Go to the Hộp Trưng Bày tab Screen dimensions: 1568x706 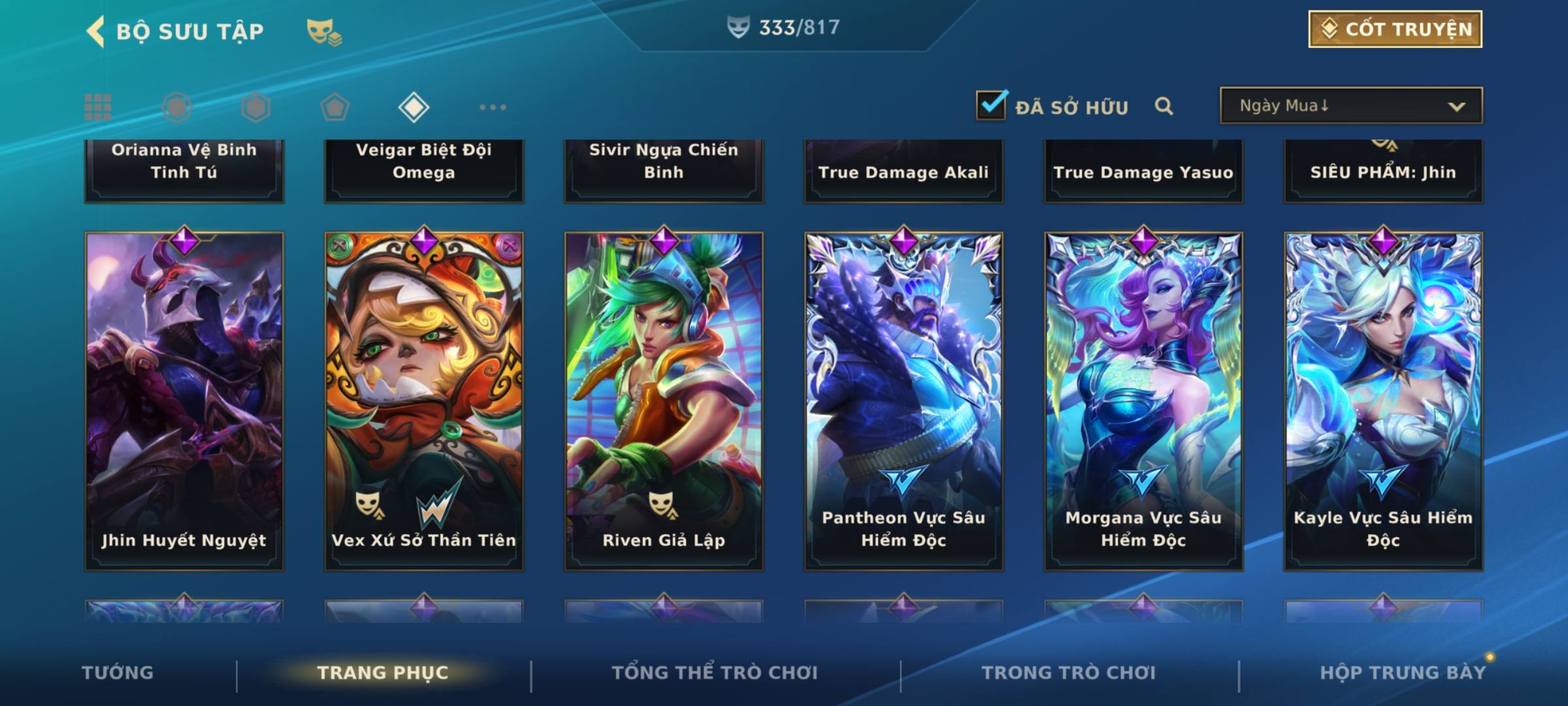coord(1403,673)
